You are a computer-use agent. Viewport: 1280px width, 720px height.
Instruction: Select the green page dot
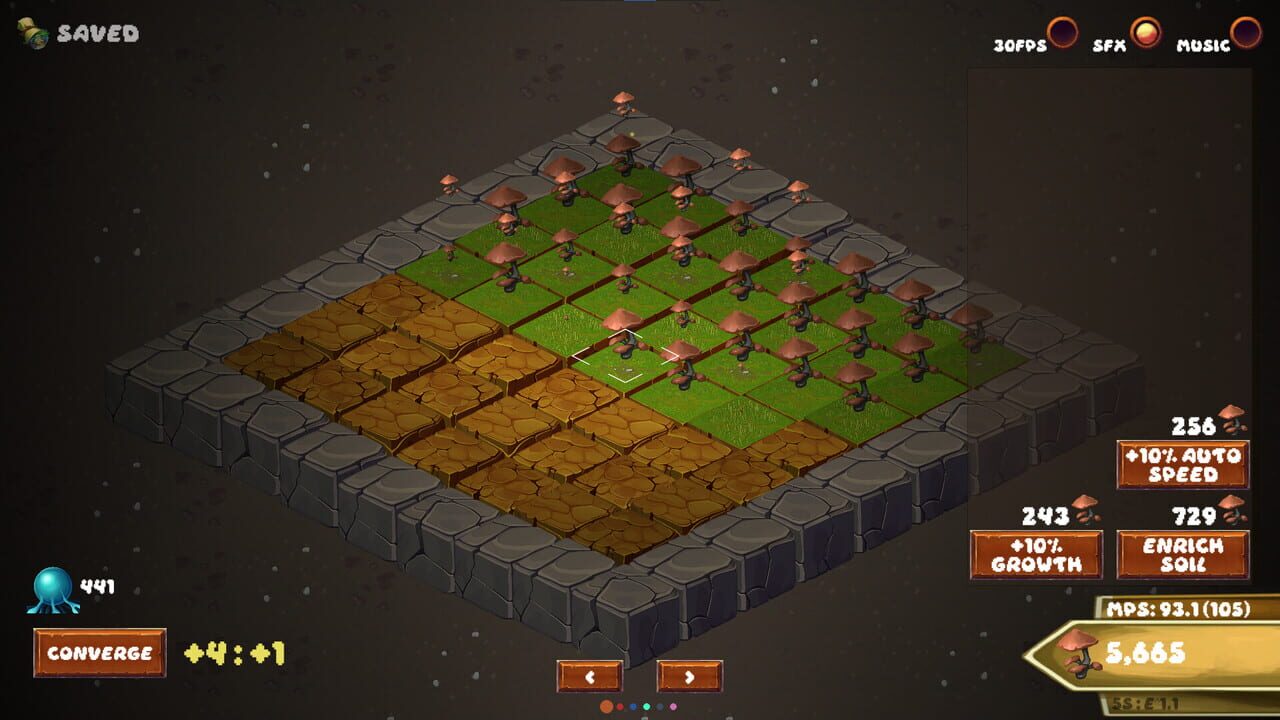tap(646, 707)
